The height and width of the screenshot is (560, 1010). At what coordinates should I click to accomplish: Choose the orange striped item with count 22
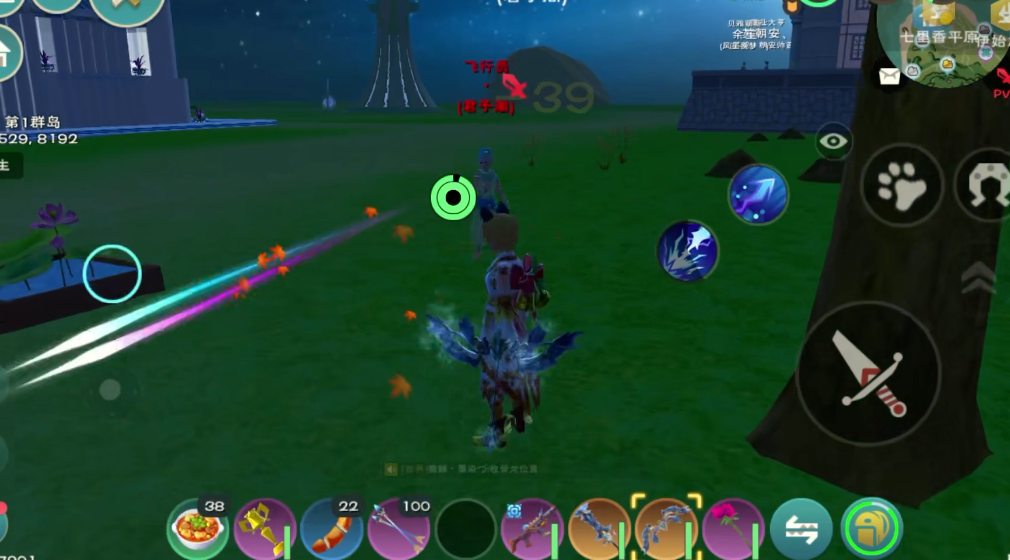(332, 529)
